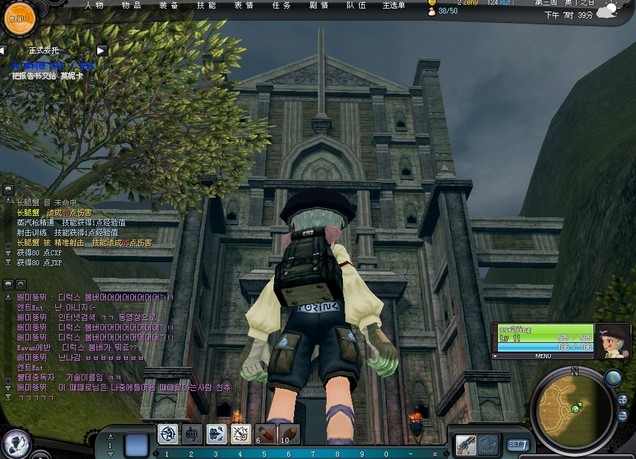Screen dimensions: 636x459
Task: Open the 技能 skills menu
Action: tap(205, 5)
